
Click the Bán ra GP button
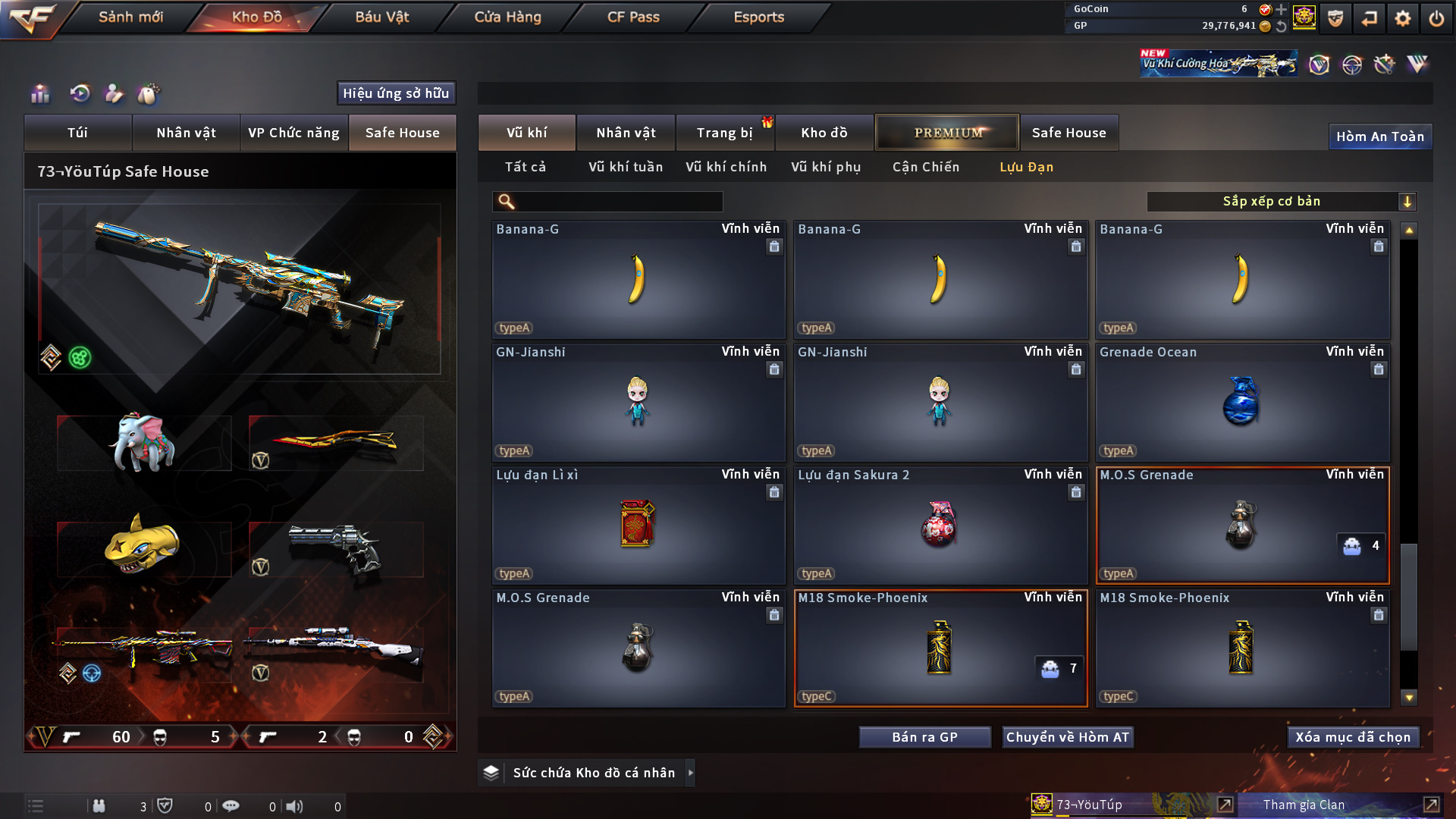point(924,737)
